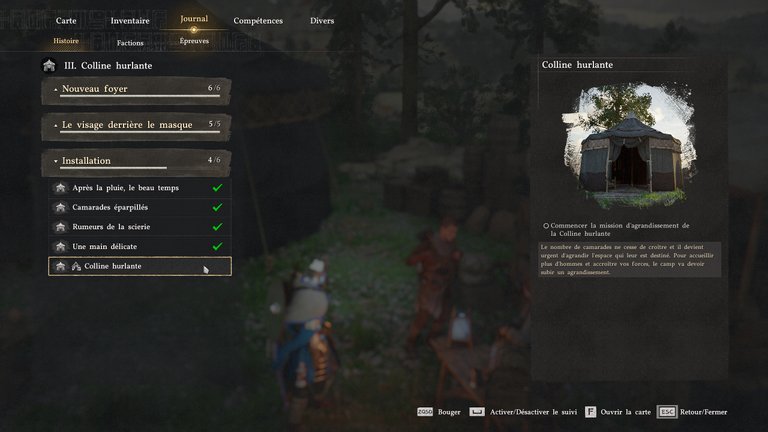Select the Journal tab

(x=193, y=19)
